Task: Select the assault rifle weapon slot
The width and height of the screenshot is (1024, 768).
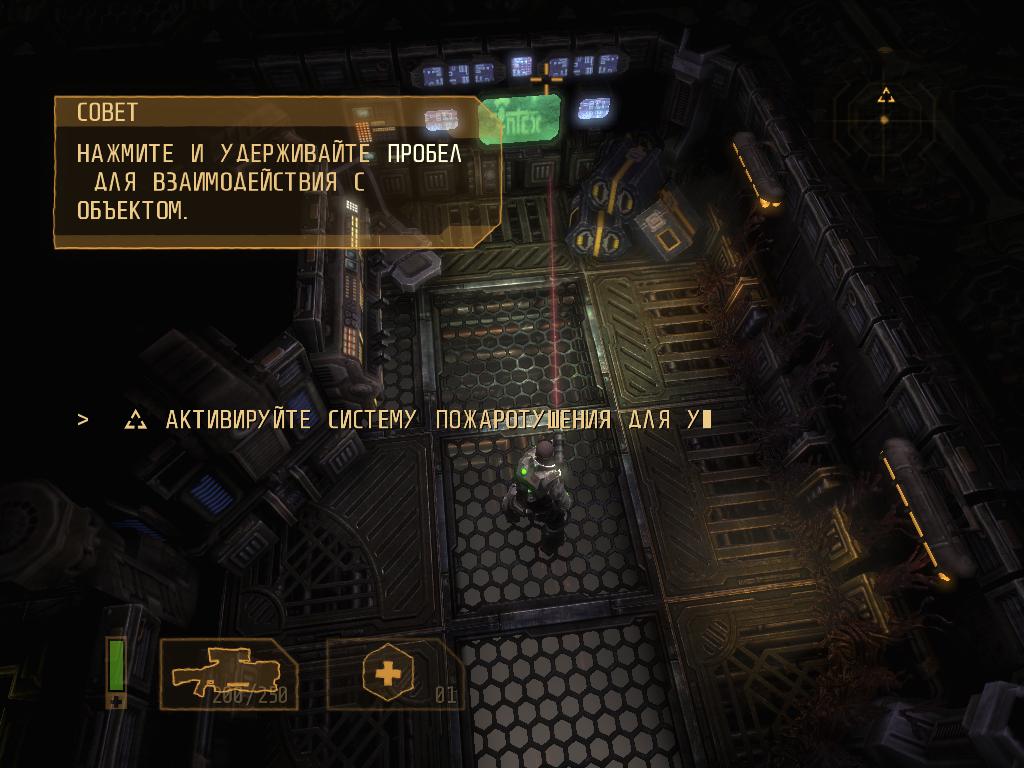Action: (x=228, y=674)
